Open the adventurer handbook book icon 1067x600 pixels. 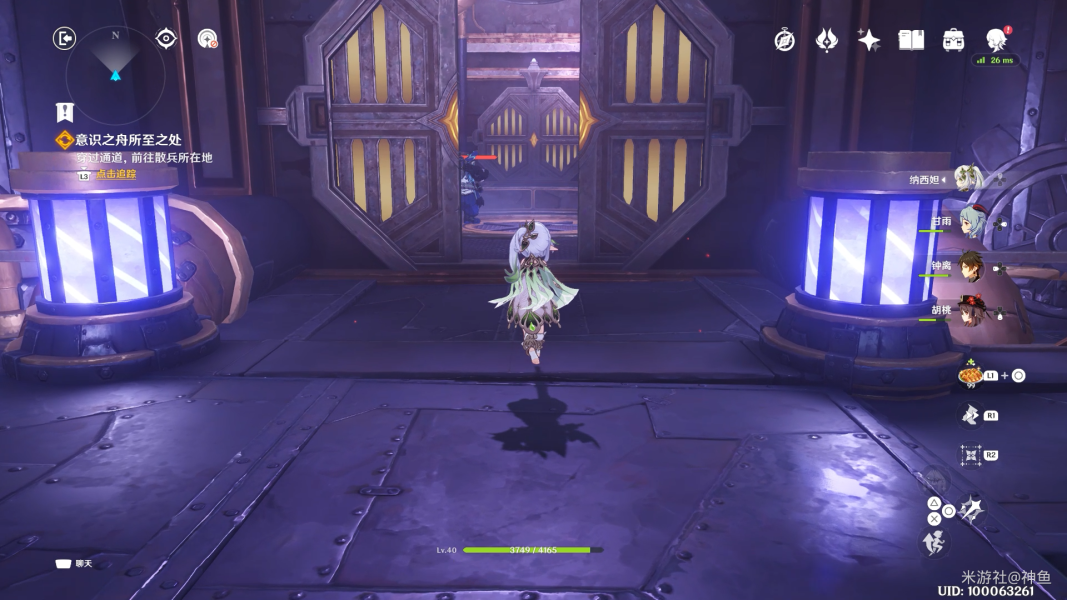(x=910, y=40)
